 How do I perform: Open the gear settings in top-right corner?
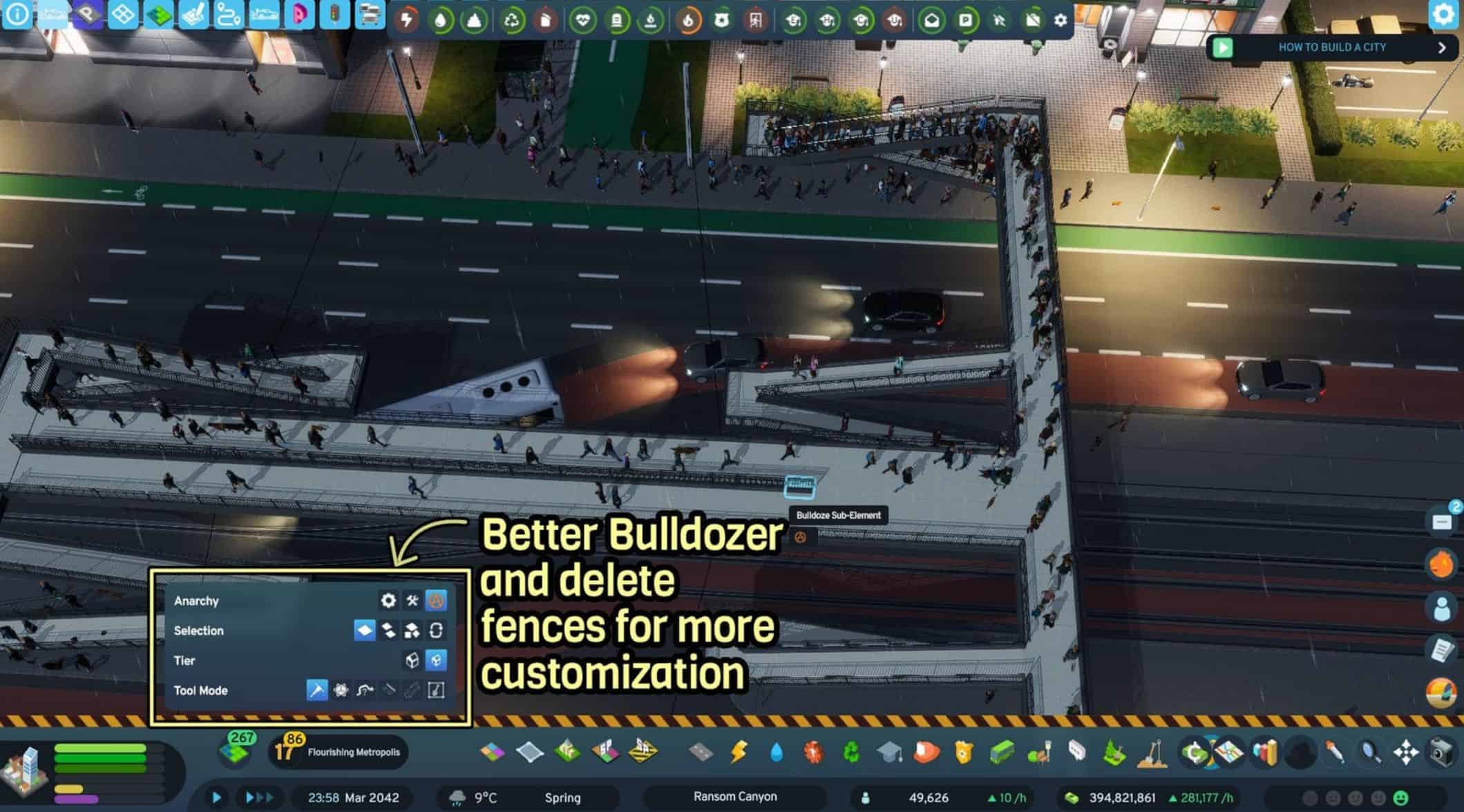click(1443, 14)
